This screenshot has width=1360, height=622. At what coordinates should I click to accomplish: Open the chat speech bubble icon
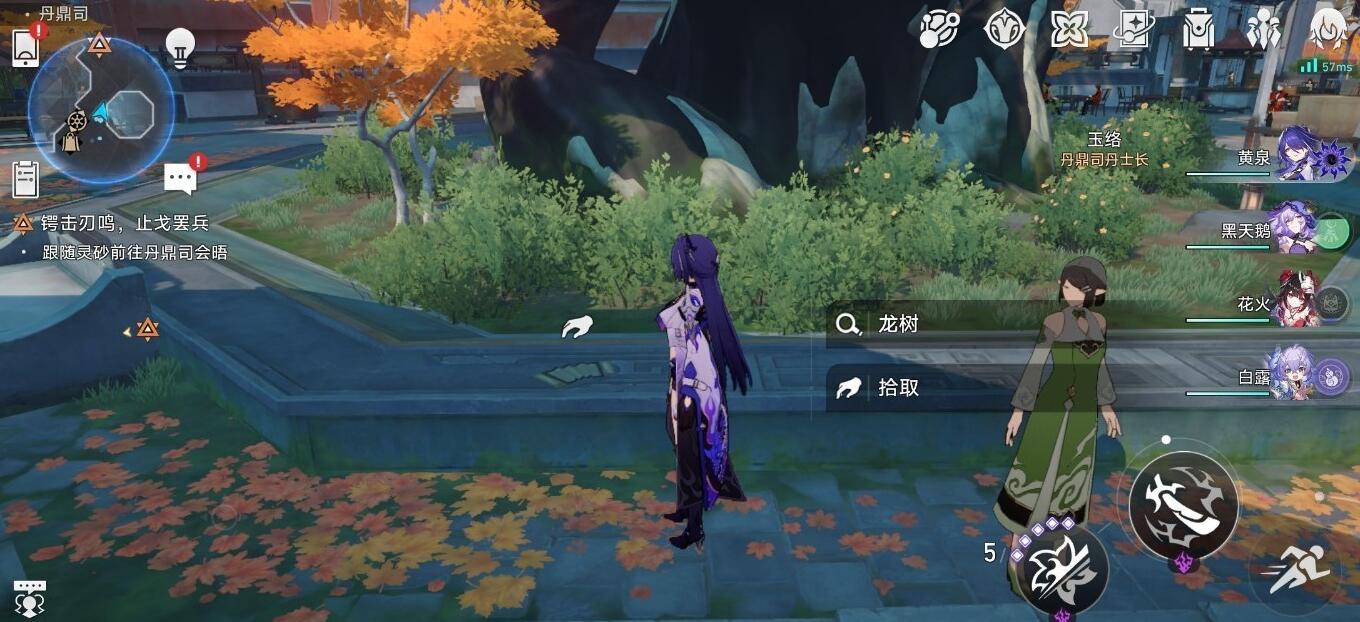pos(180,179)
